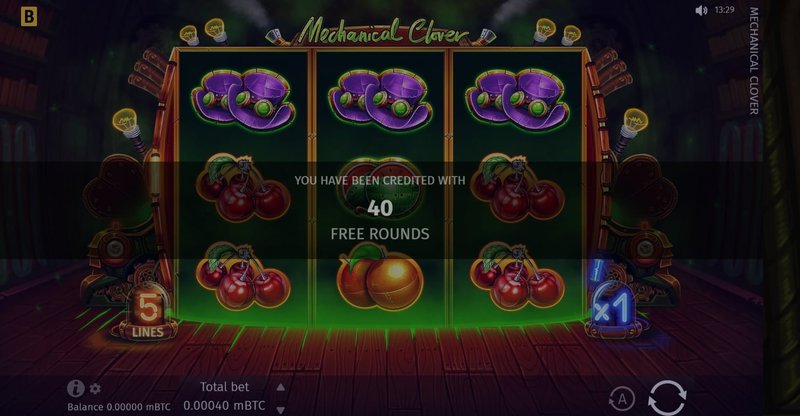The height and width of the screenshot is (416, 800).
Task: Enable autoplay with the circled A button
Action: 622,399
